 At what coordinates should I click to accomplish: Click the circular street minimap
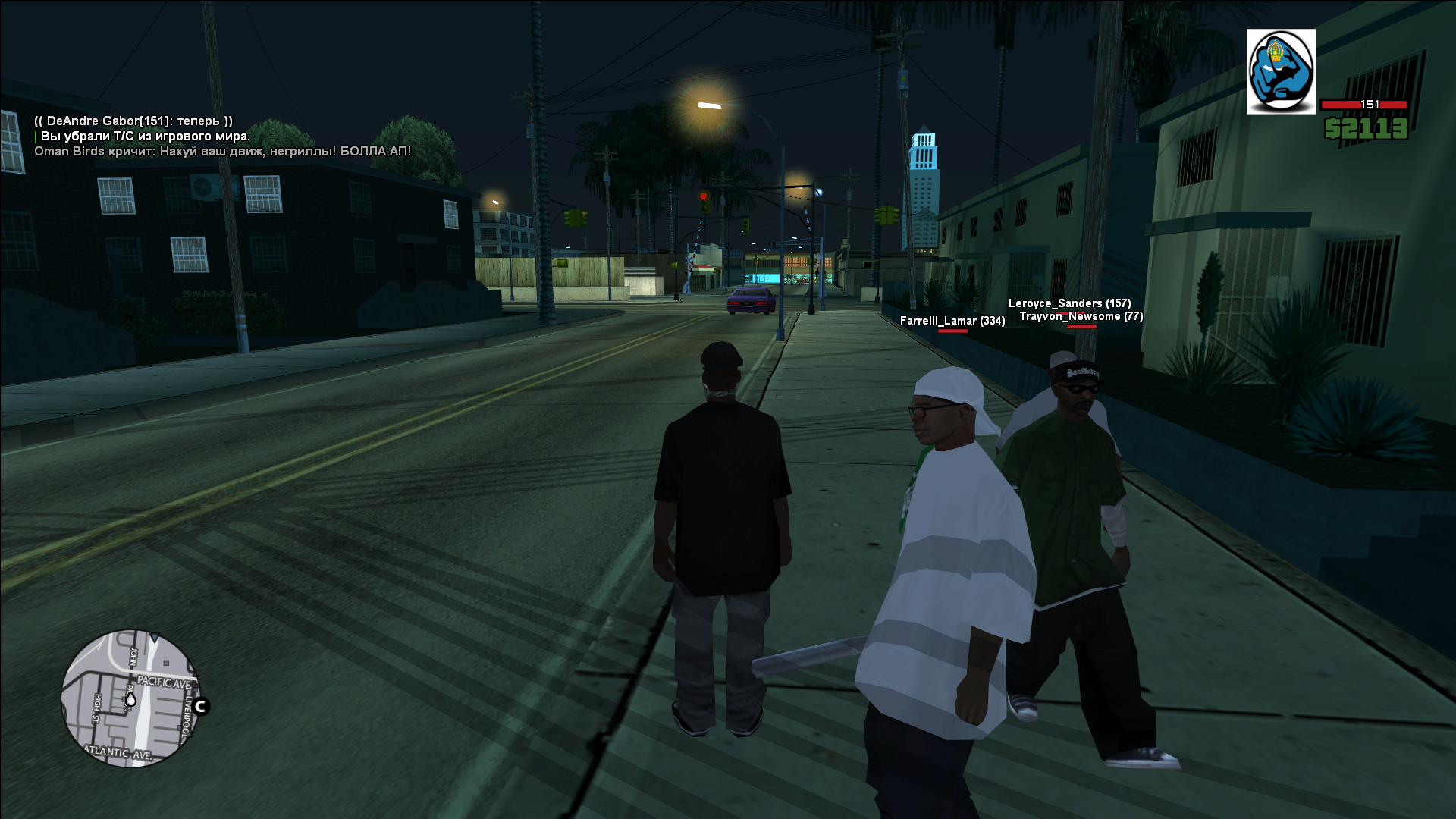130,698
